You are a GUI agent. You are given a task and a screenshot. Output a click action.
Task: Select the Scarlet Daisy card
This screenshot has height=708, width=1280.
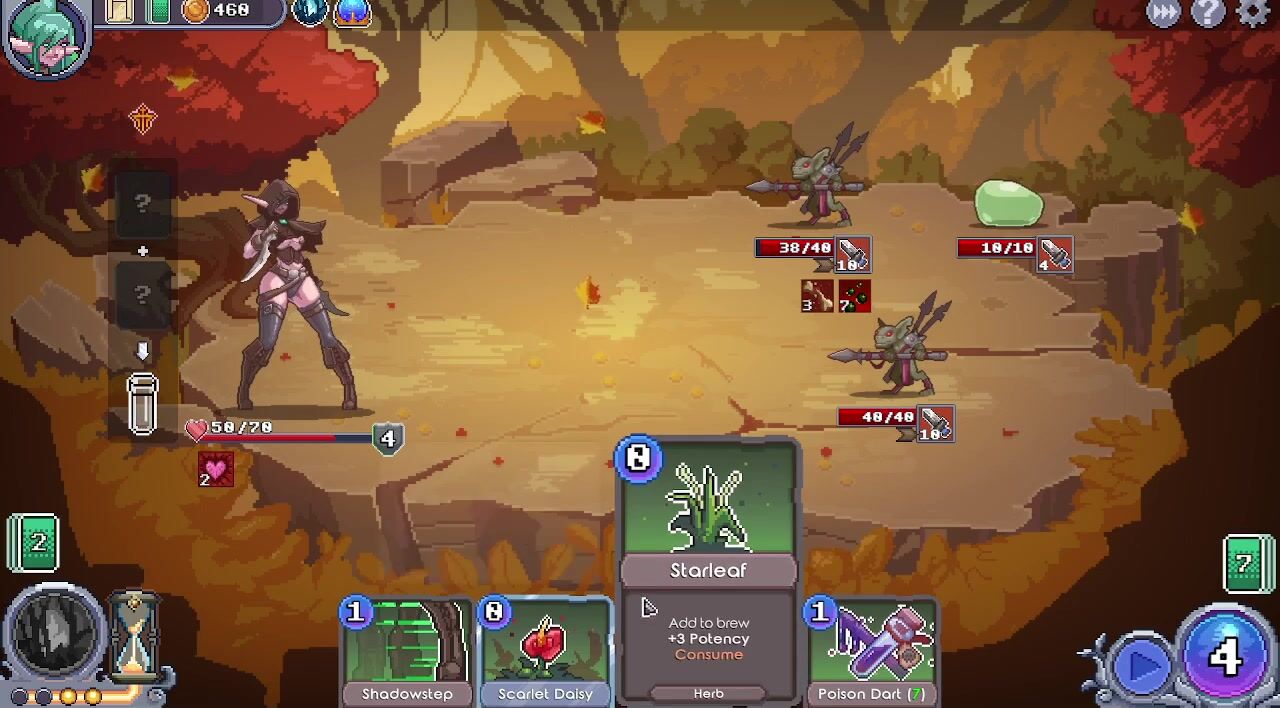(x=545, y=652)
